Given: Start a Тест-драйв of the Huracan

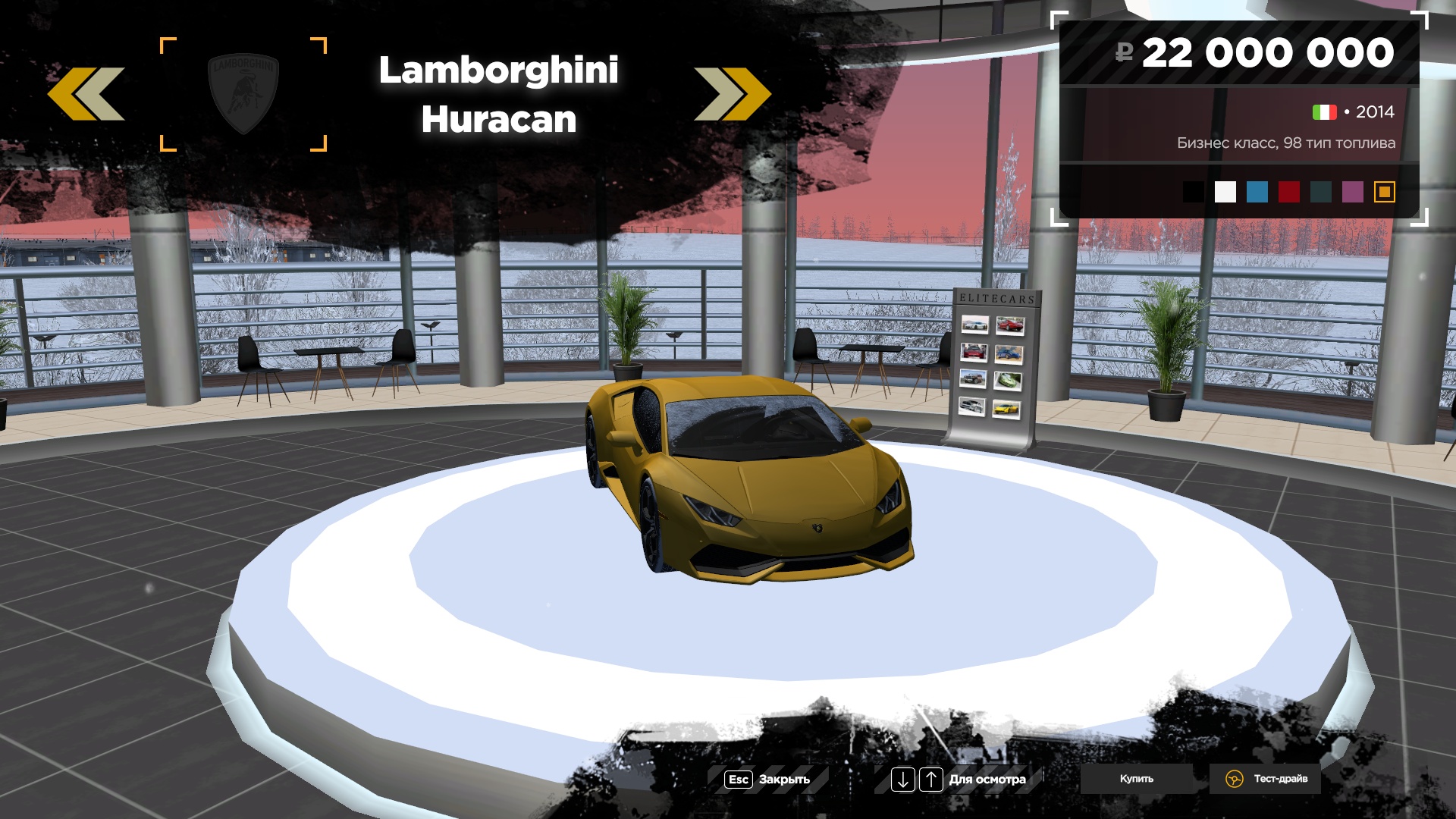Looking at the screenshot, I should 1266,779.
